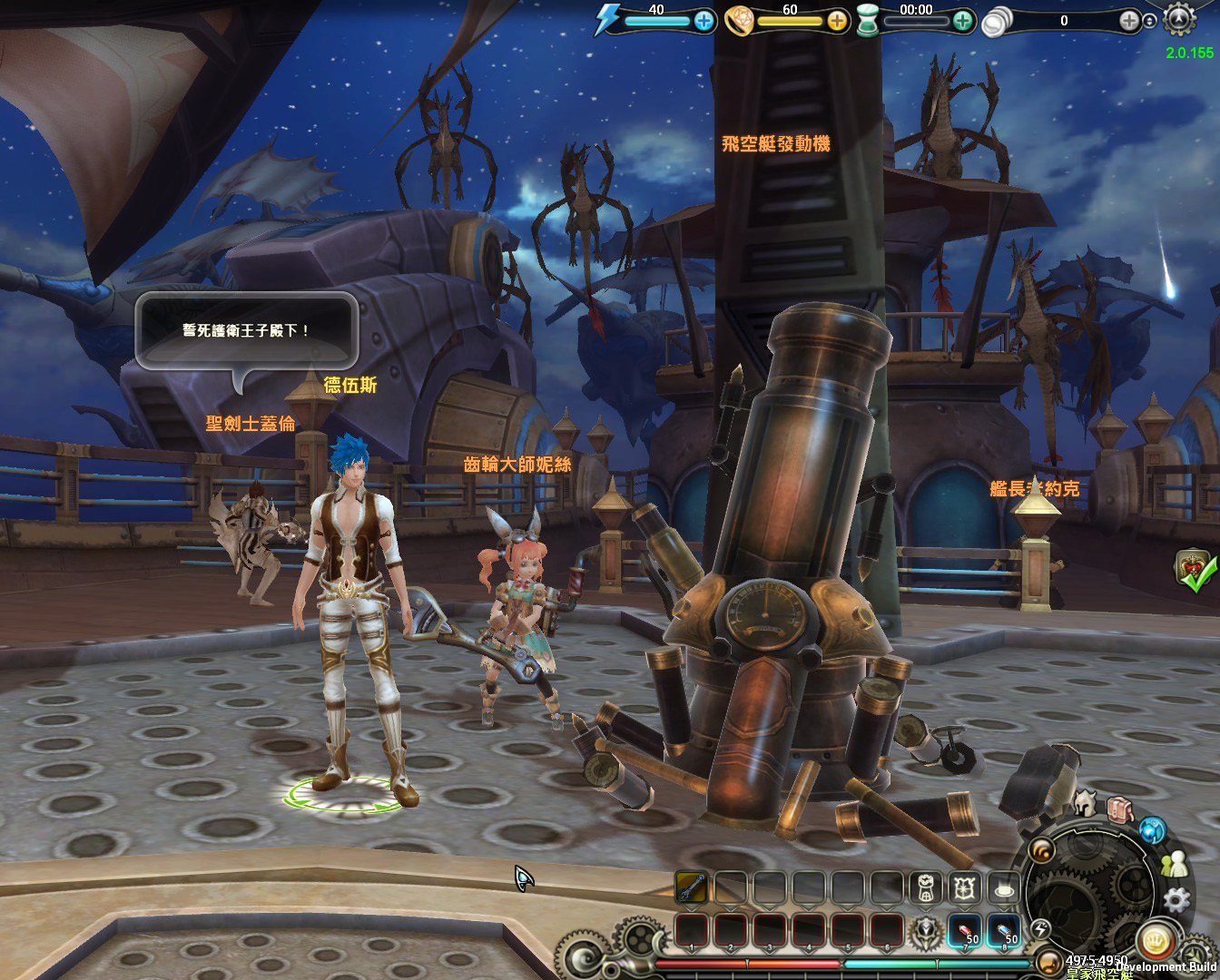The image size is (1220, 980).
Task: Click the blue orb icon on the dial
Action: 1153,830
